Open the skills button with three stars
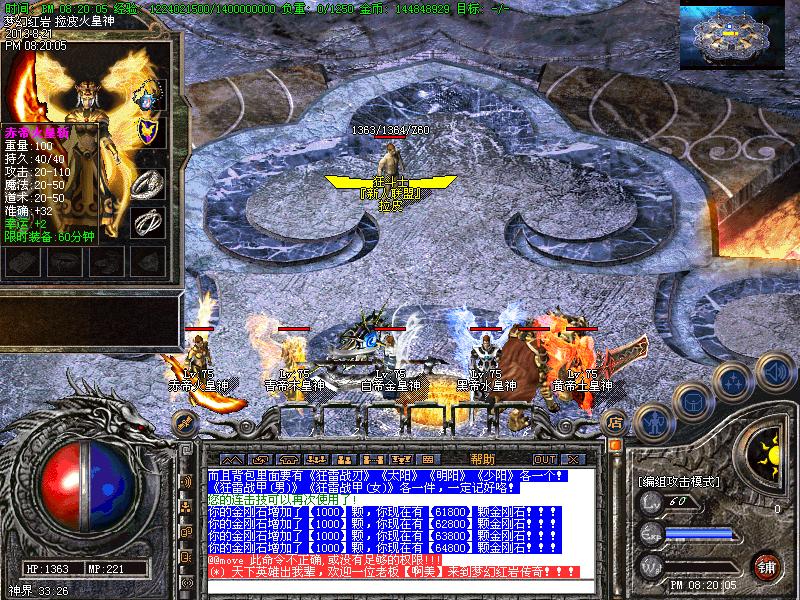Image resolution: width=800 pixels, height=600 pixels. point(733,381)
